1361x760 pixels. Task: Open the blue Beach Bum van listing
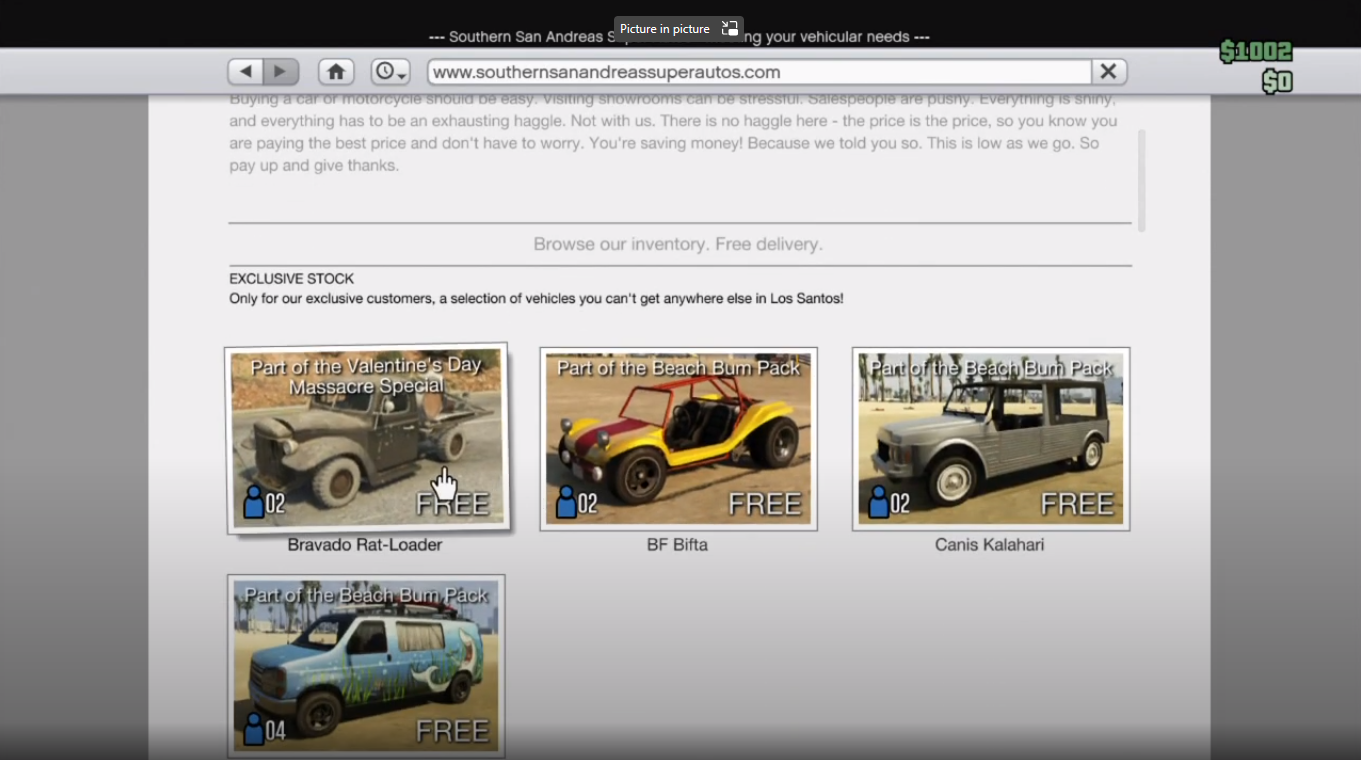[366, 665]
